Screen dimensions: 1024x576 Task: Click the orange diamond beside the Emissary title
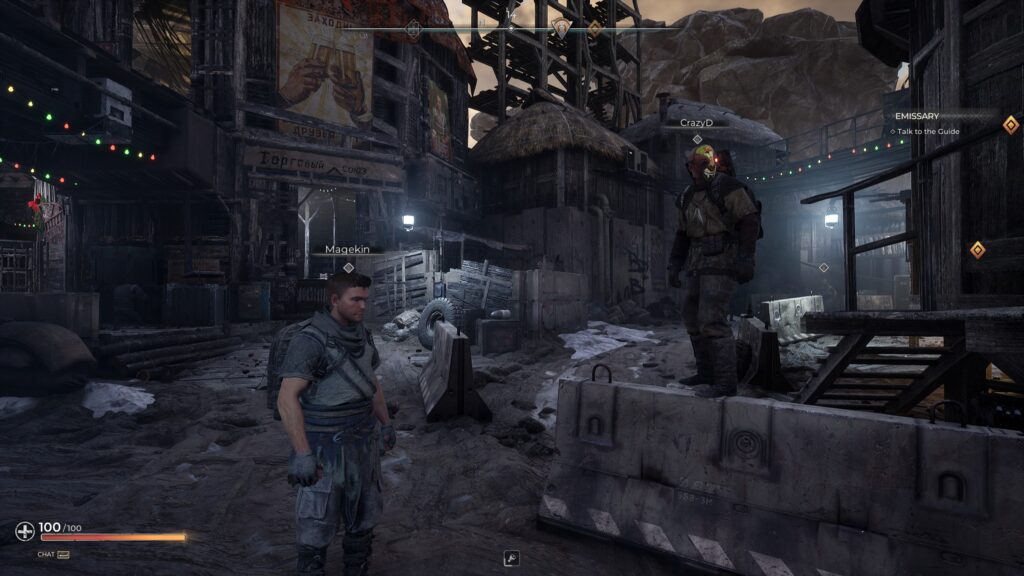pyautogui.click(x=1010, y=124)
